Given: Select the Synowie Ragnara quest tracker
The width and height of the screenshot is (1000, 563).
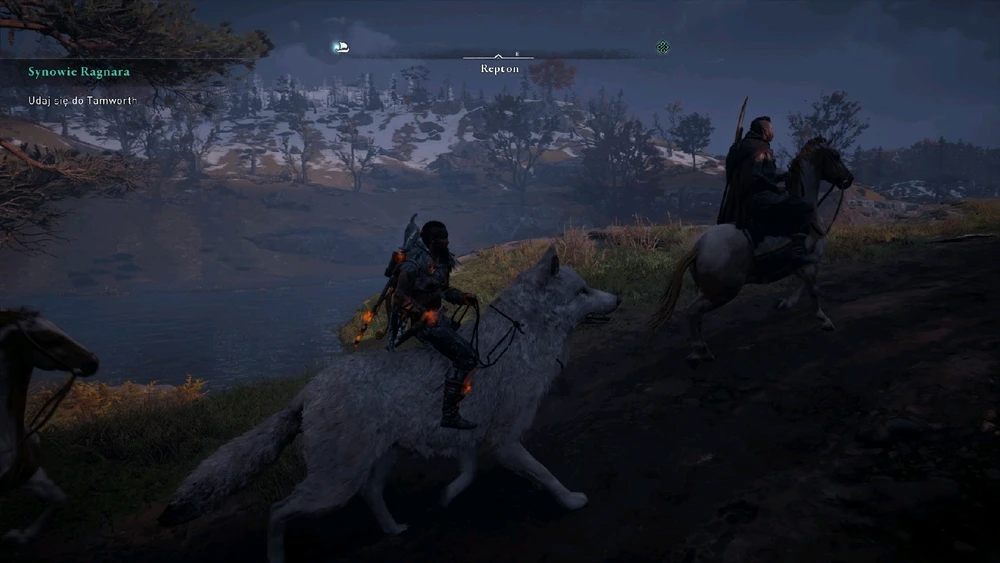Looking at the screenshot, I should pos(79,72).
